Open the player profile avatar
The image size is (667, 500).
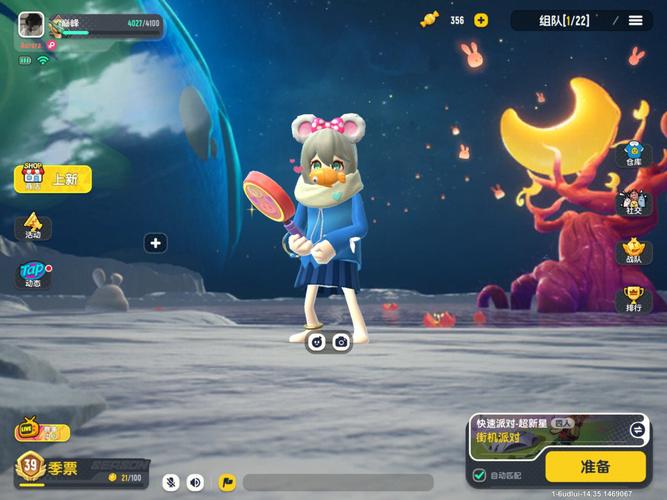(x=31, y=25)
